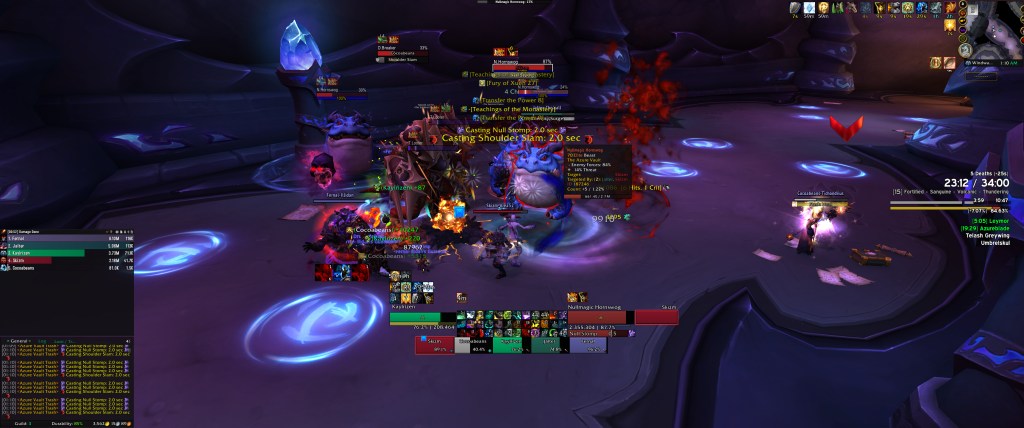The width and height of the screenshot is (1024, 428).
Task: Switch to the General chat tab
Action: 18,340
